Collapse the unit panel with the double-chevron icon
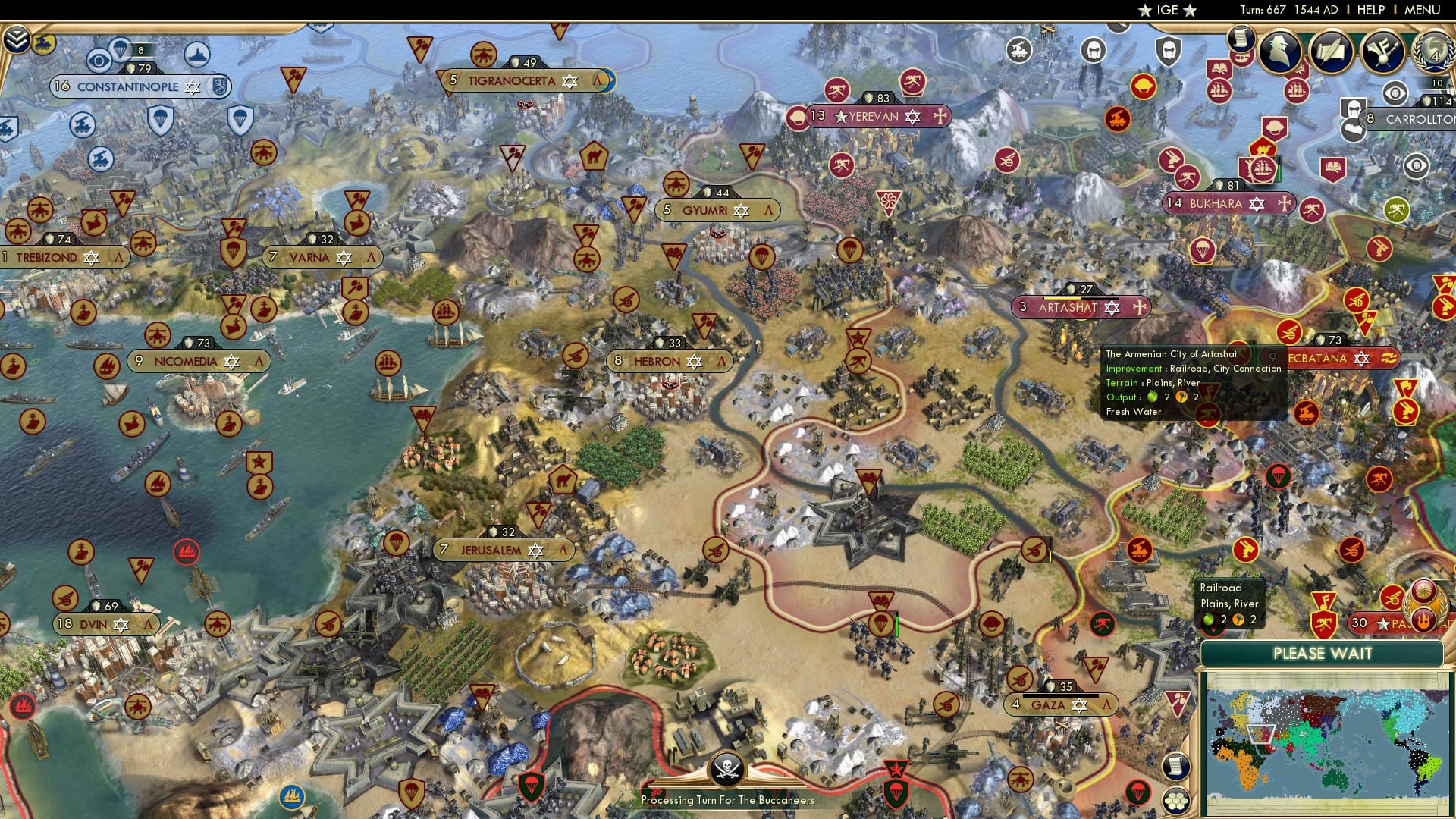 (16, 39)
